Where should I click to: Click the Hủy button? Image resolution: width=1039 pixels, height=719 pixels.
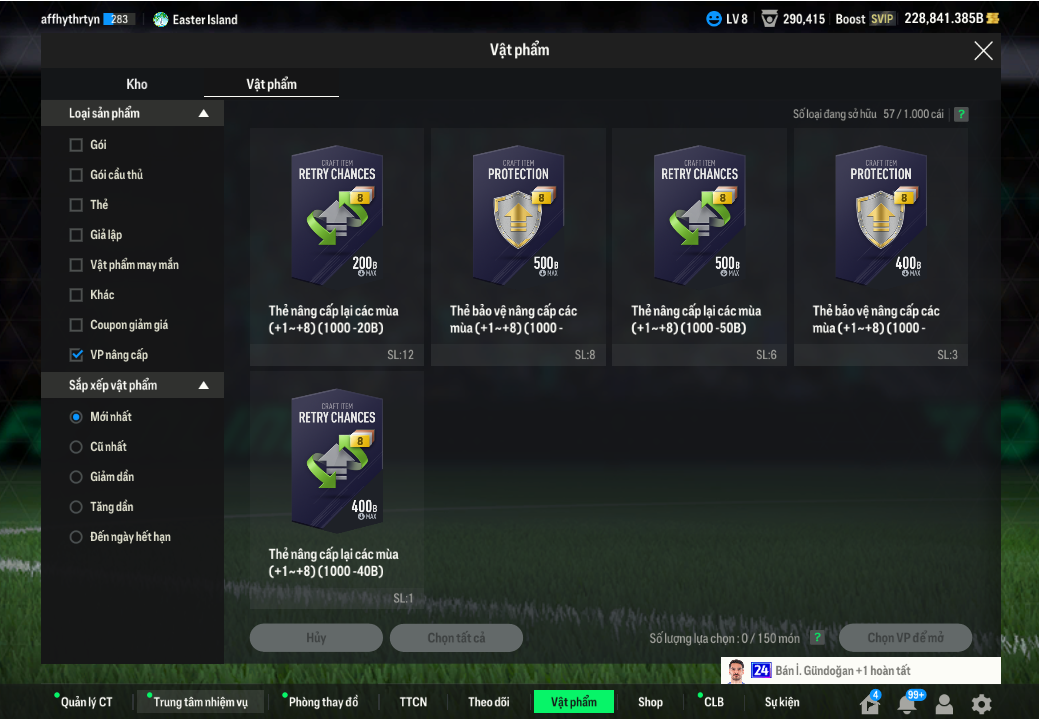coord(316,638)
